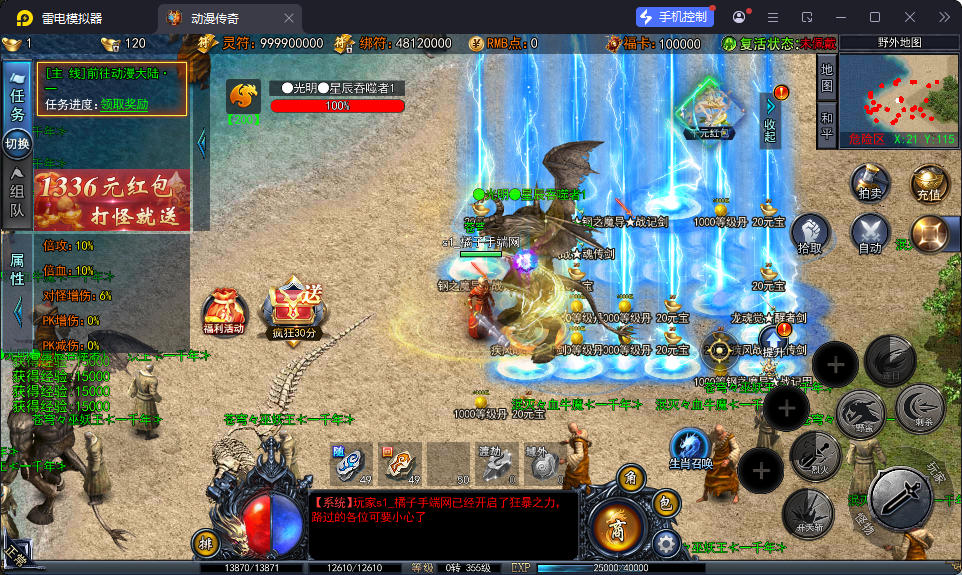Switch to the 组队 team tab
The width and height of the screenshot is (962, 575).
click(x=17, y=194)
